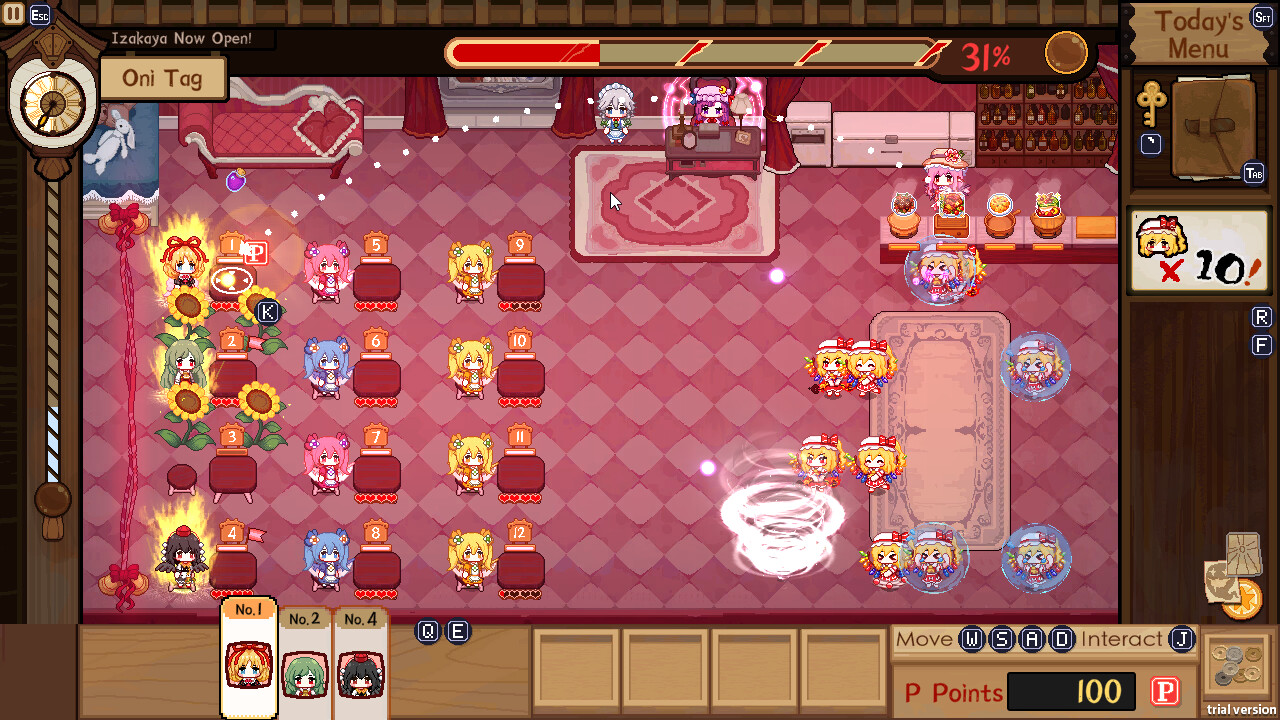Toggle the K key prompt near Mystia
Image resolution: width=1280 pixels, height=720 pixels.
coord(268,313)
